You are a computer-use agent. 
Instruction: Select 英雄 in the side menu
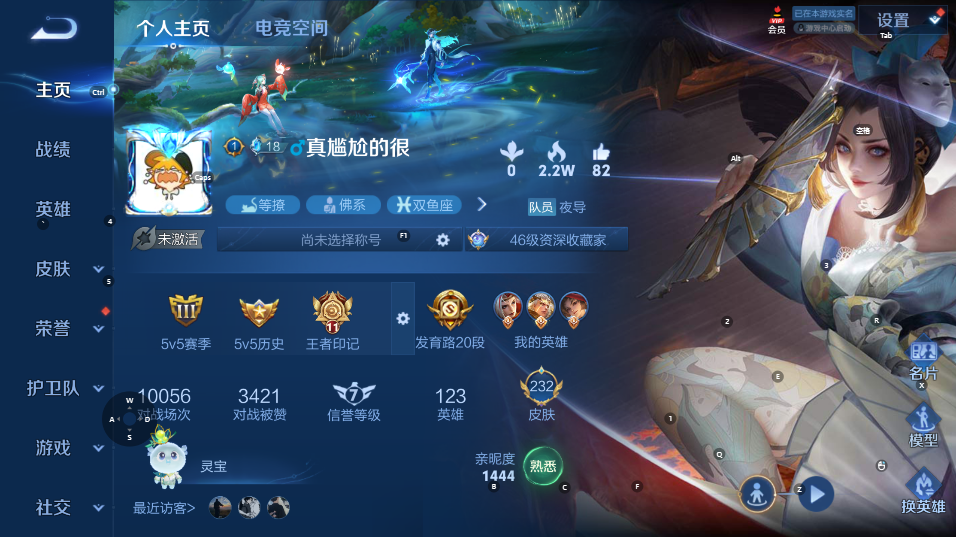pyautogui.click(x=53, y=209)
